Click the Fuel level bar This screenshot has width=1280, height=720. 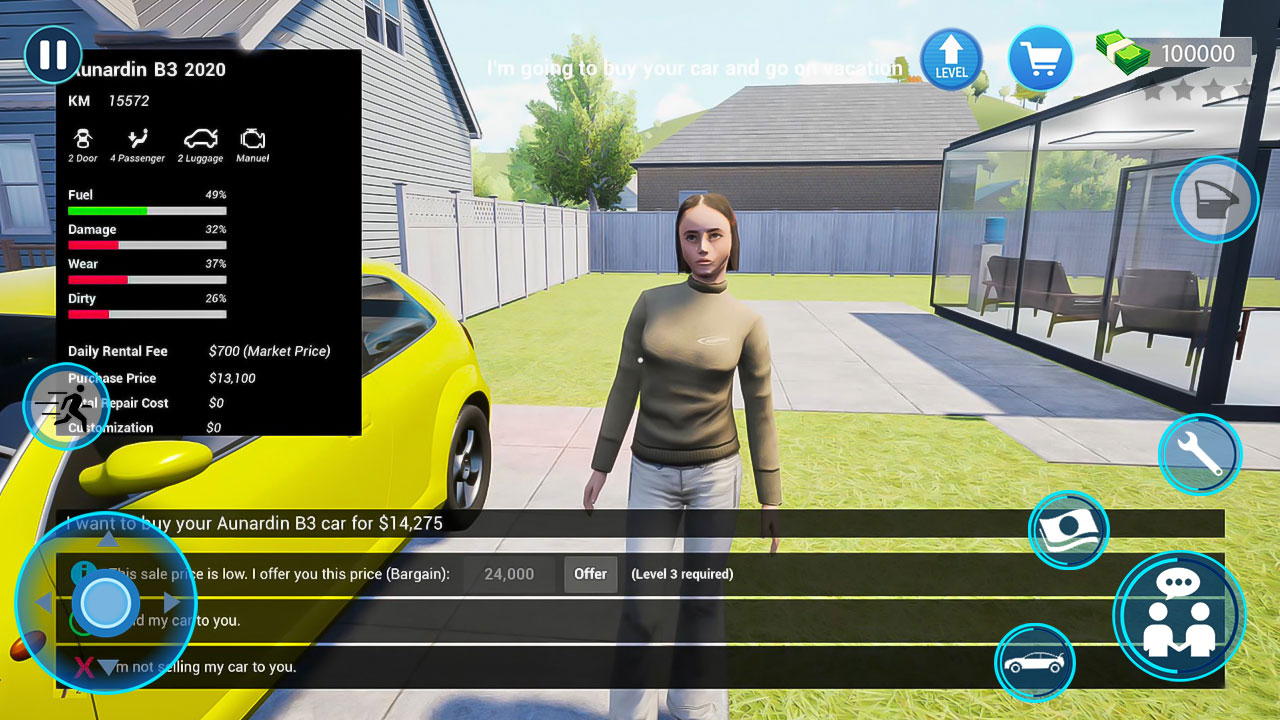pos(147,210)
